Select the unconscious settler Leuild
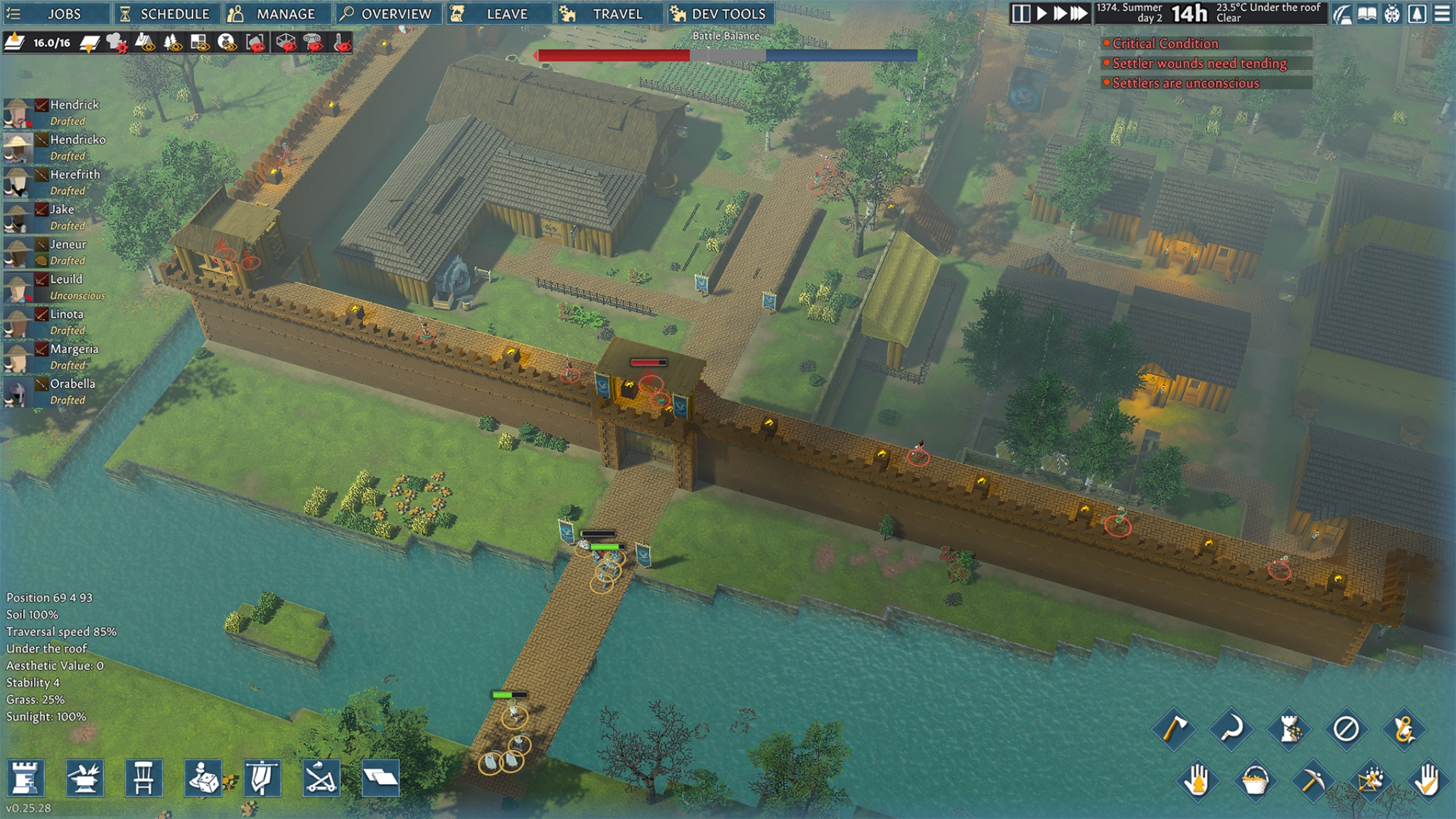Screen dimensions: 1456x819 pyautogui.click(x=68, y=279)
